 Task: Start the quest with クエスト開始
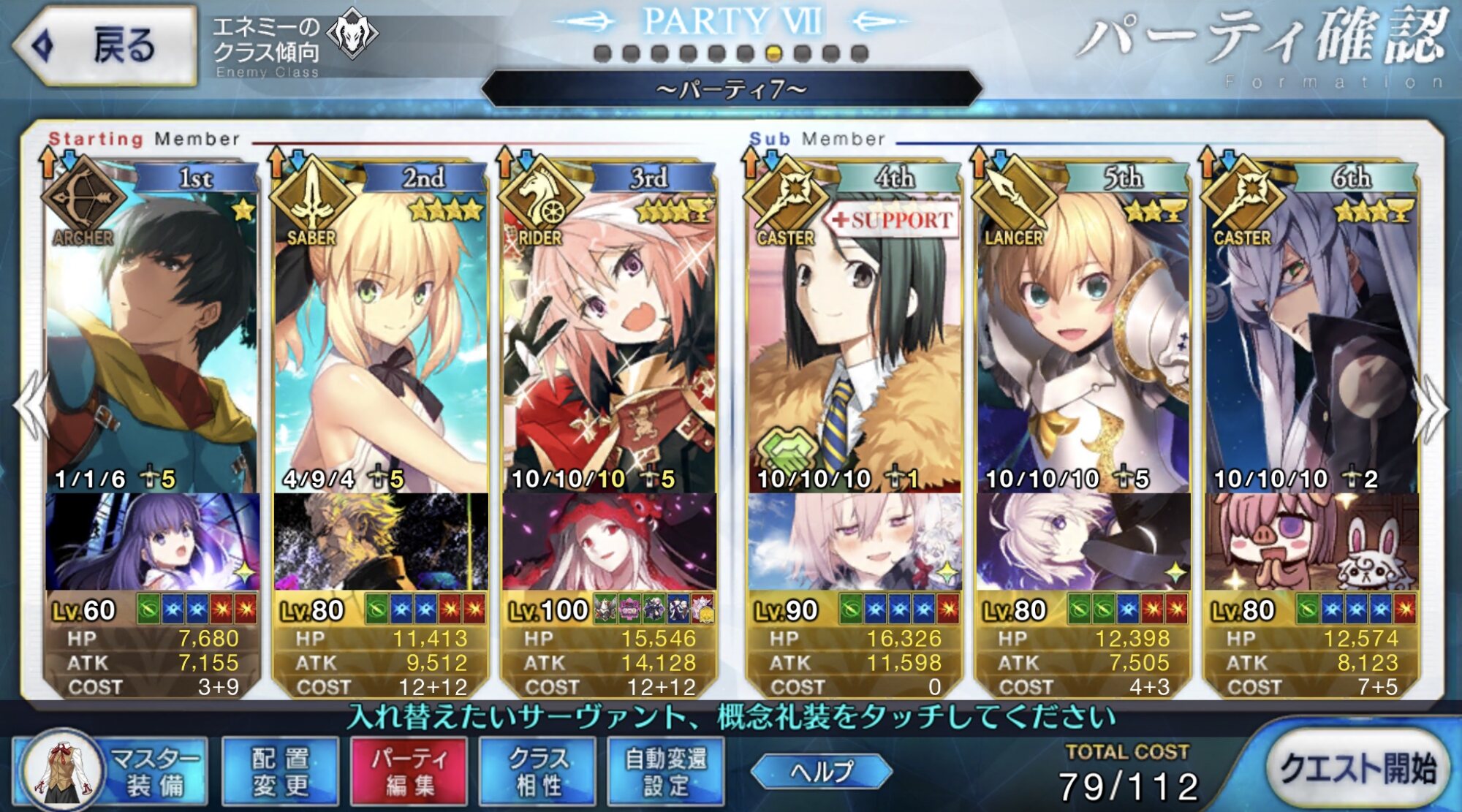click(1357, 769)
